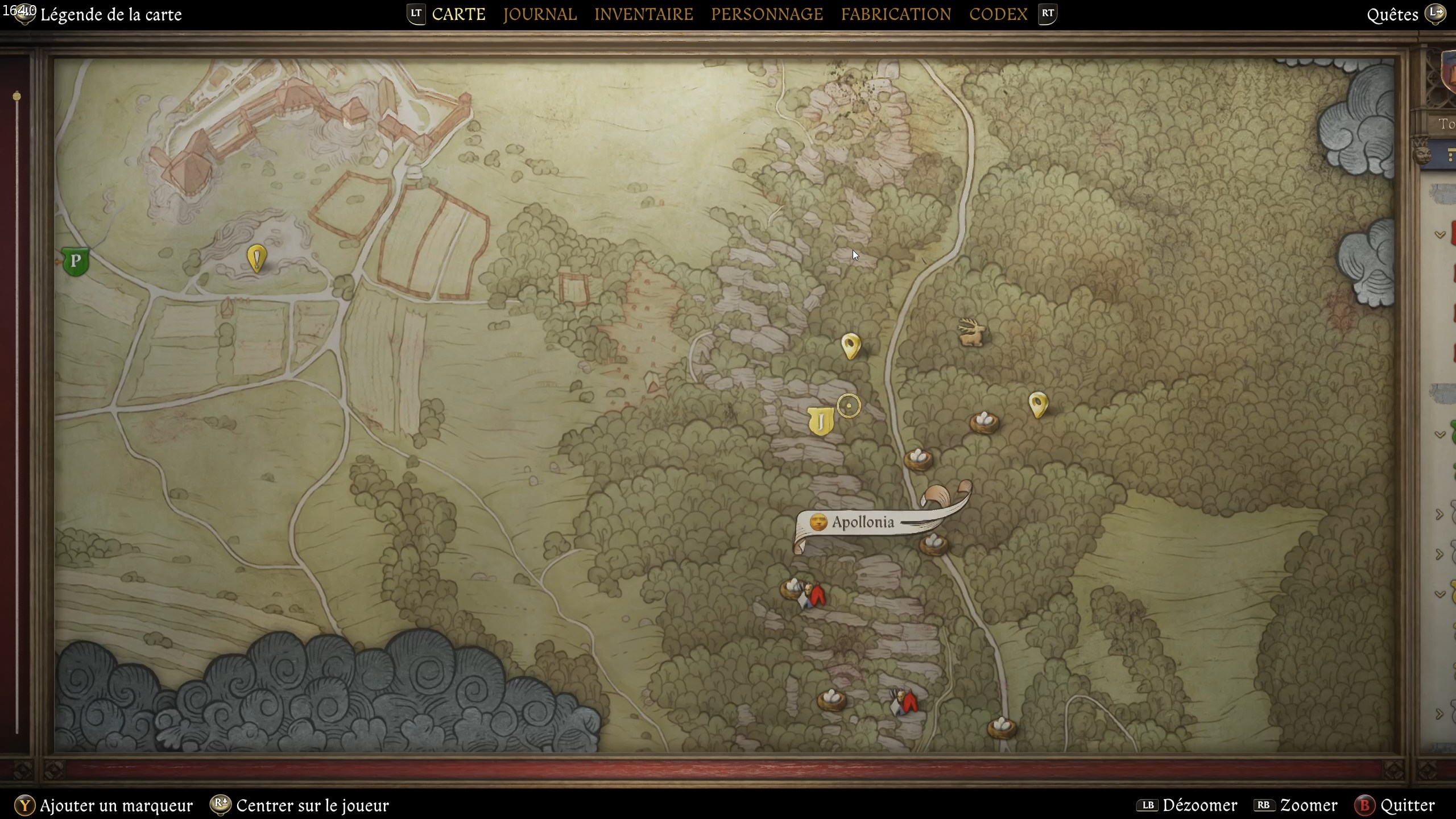Image resolution: width=1456 pixels, height=819 pixels.
Task: Show the Fabrication tab
Action: coord(896,14)
